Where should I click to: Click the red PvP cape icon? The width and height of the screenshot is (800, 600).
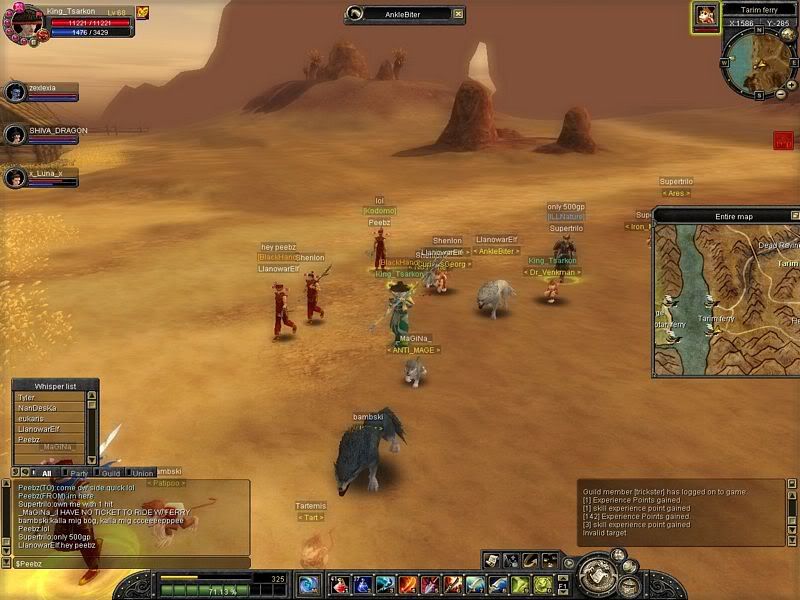[x=782, y=141]
